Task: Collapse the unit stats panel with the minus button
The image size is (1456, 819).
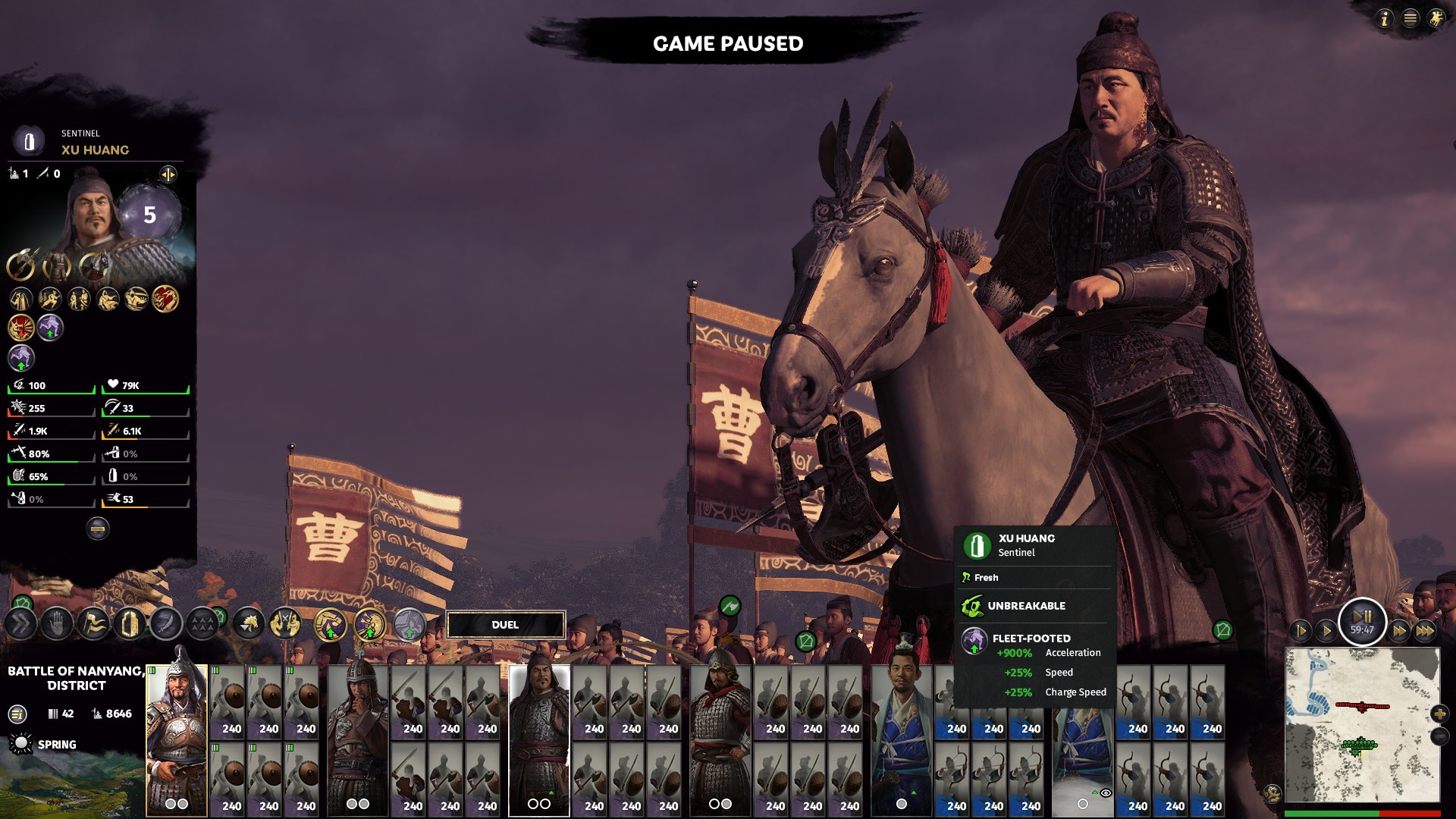Action: [98, 528]
